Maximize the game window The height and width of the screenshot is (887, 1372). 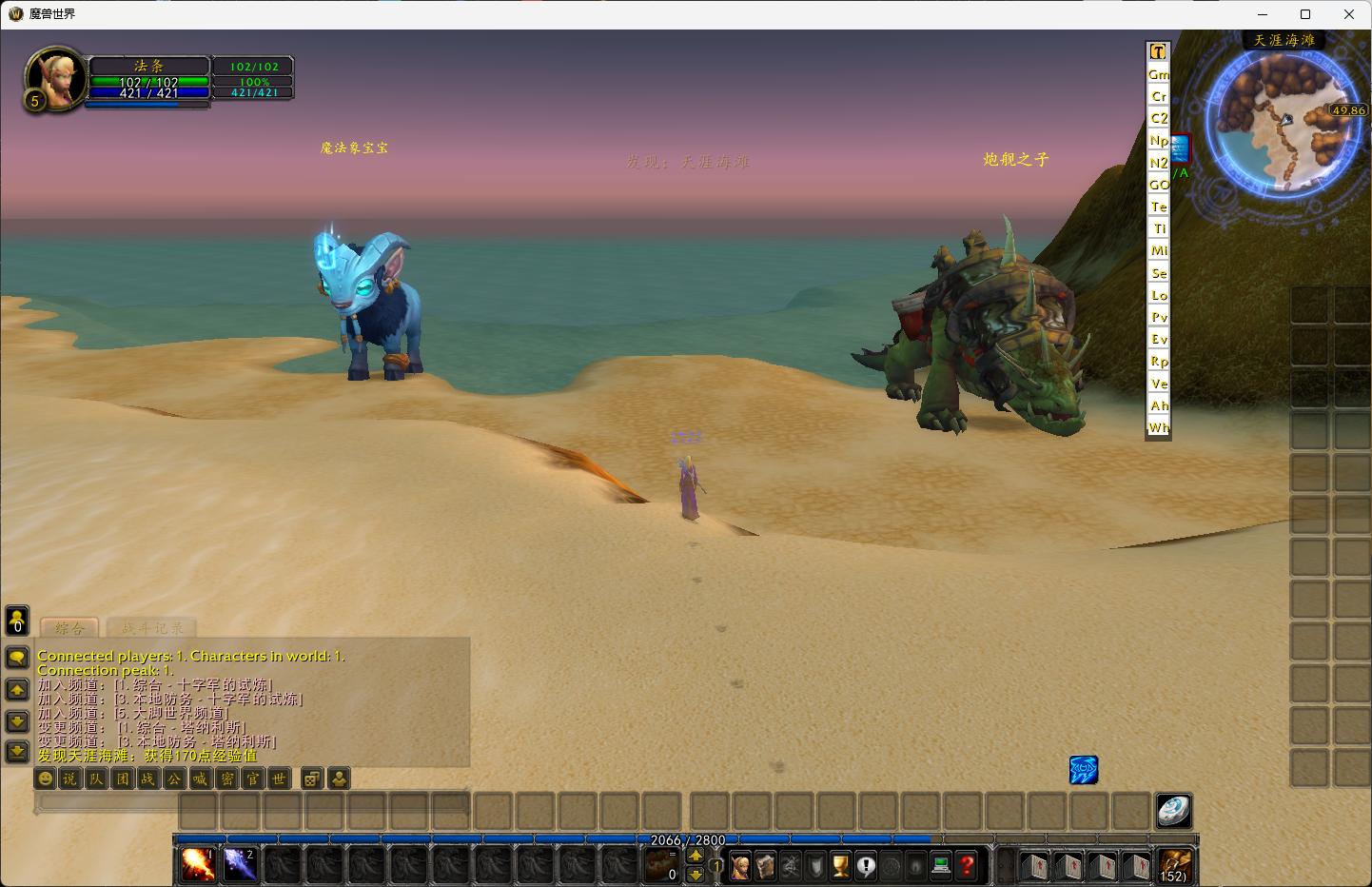pos(1305,14)
